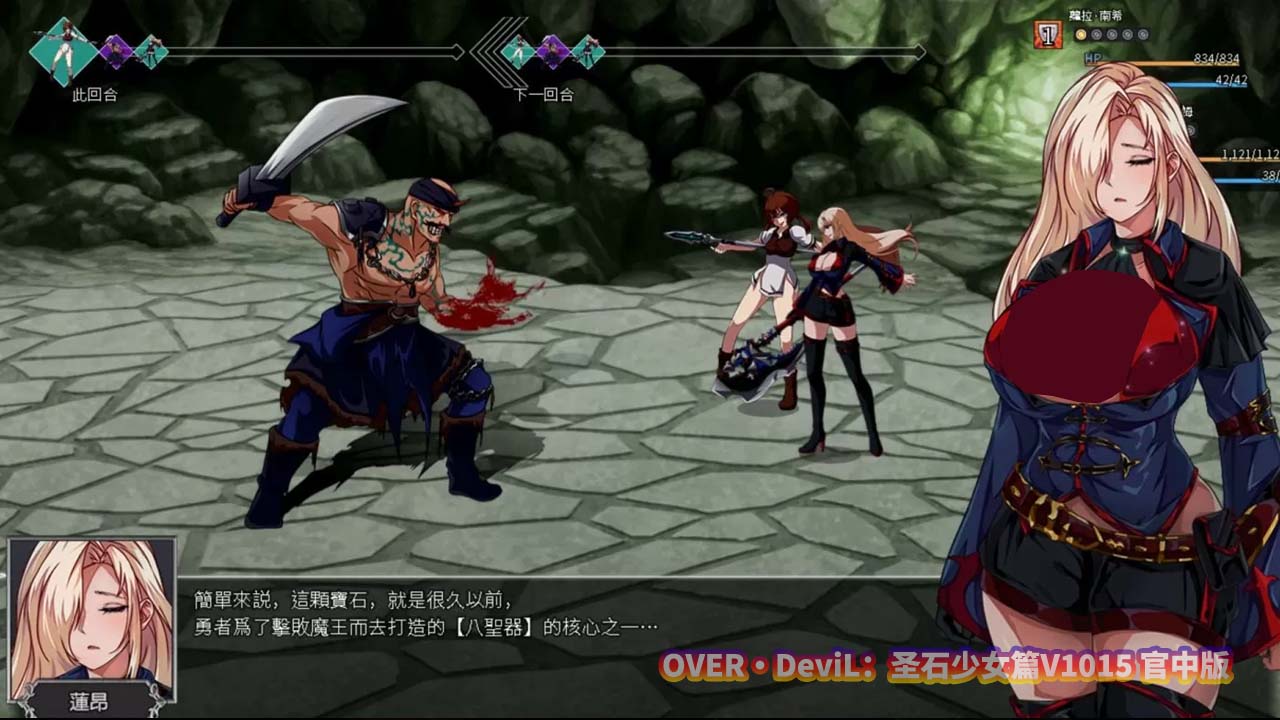Toggle the second gray orb indicator

[1097, 34]
